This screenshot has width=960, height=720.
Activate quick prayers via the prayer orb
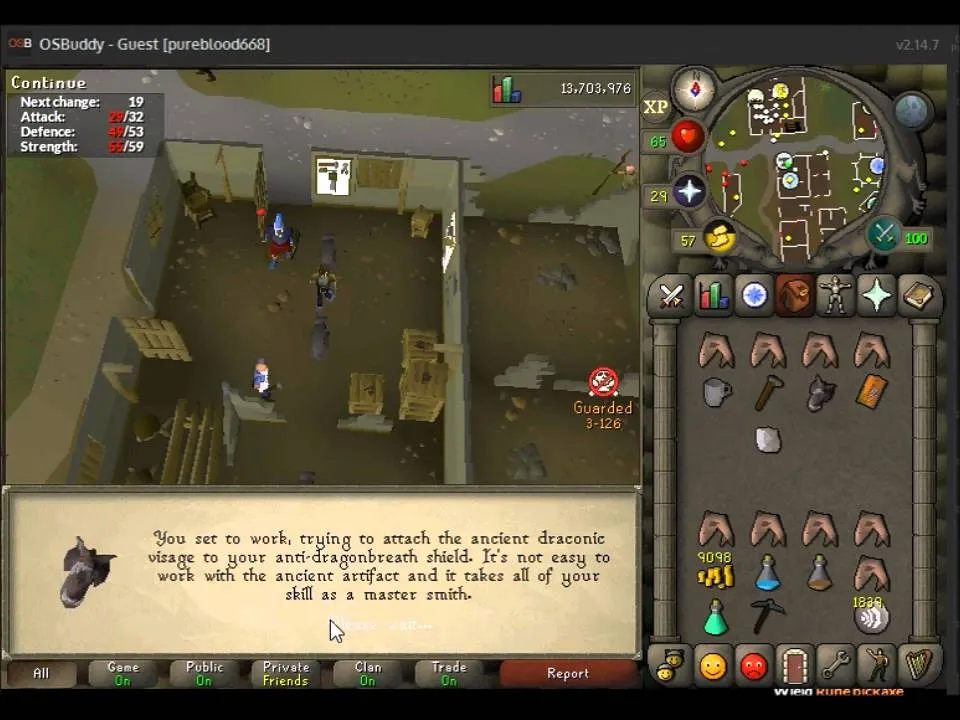689,190
